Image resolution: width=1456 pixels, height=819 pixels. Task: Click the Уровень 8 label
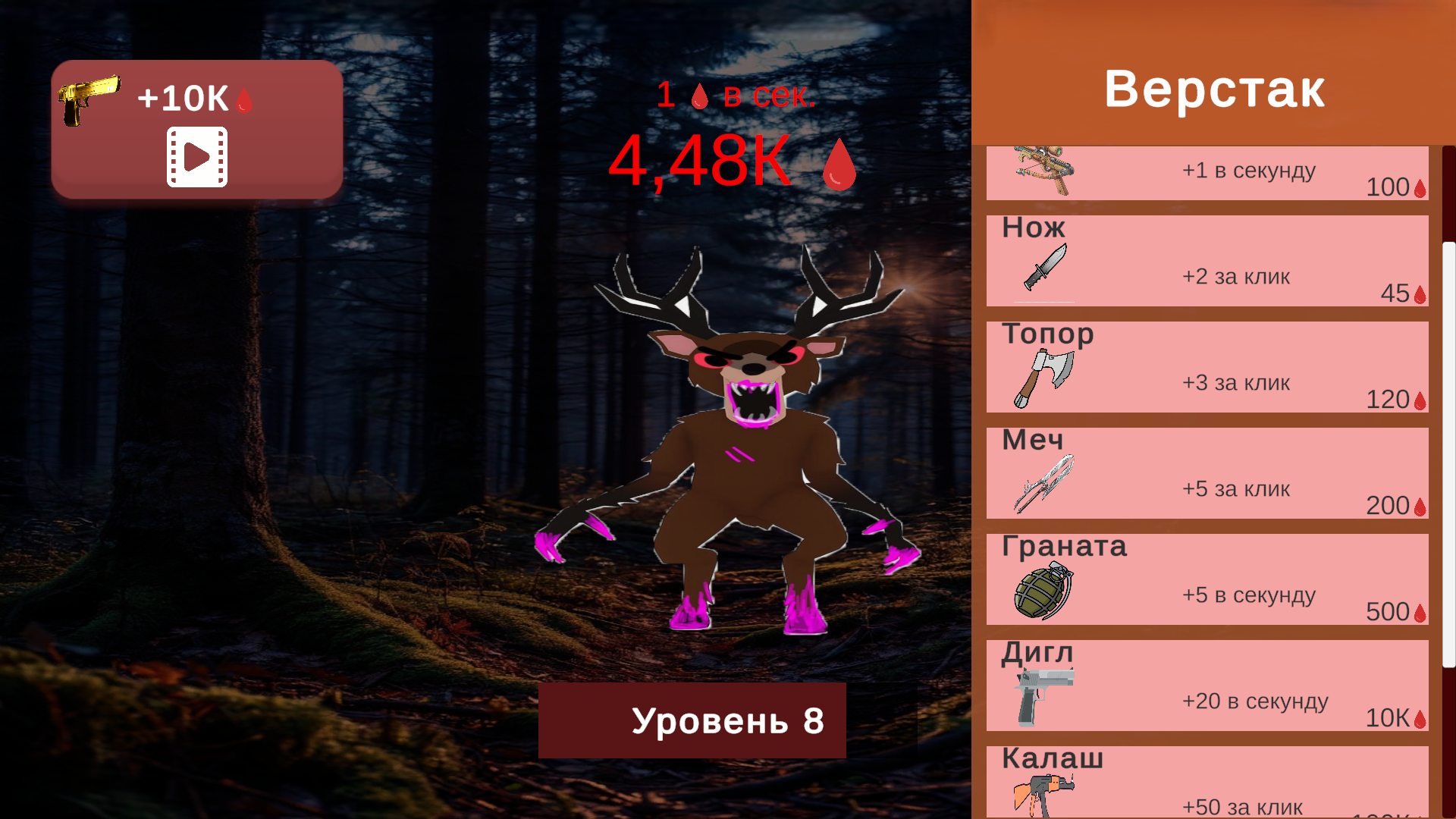692,721
